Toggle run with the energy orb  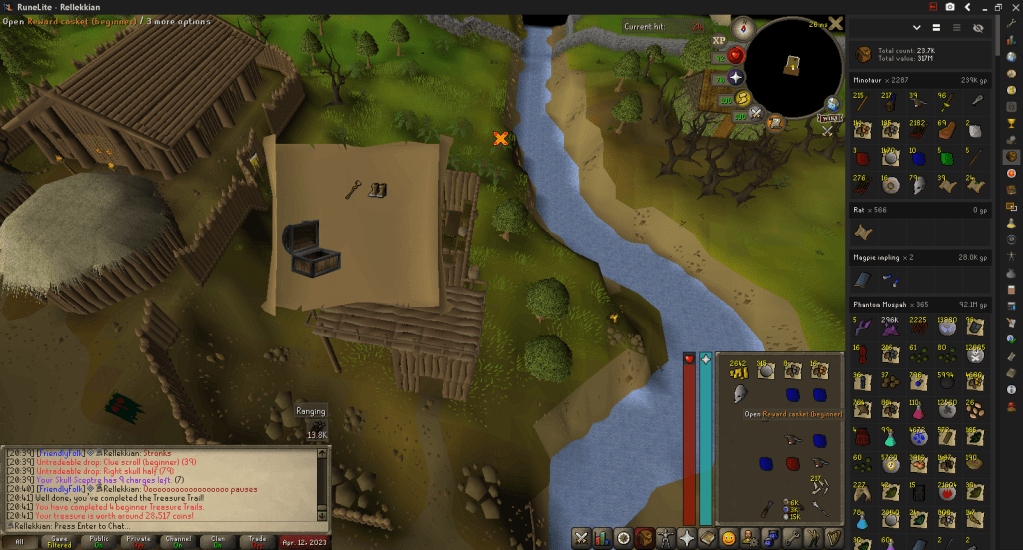743,97
